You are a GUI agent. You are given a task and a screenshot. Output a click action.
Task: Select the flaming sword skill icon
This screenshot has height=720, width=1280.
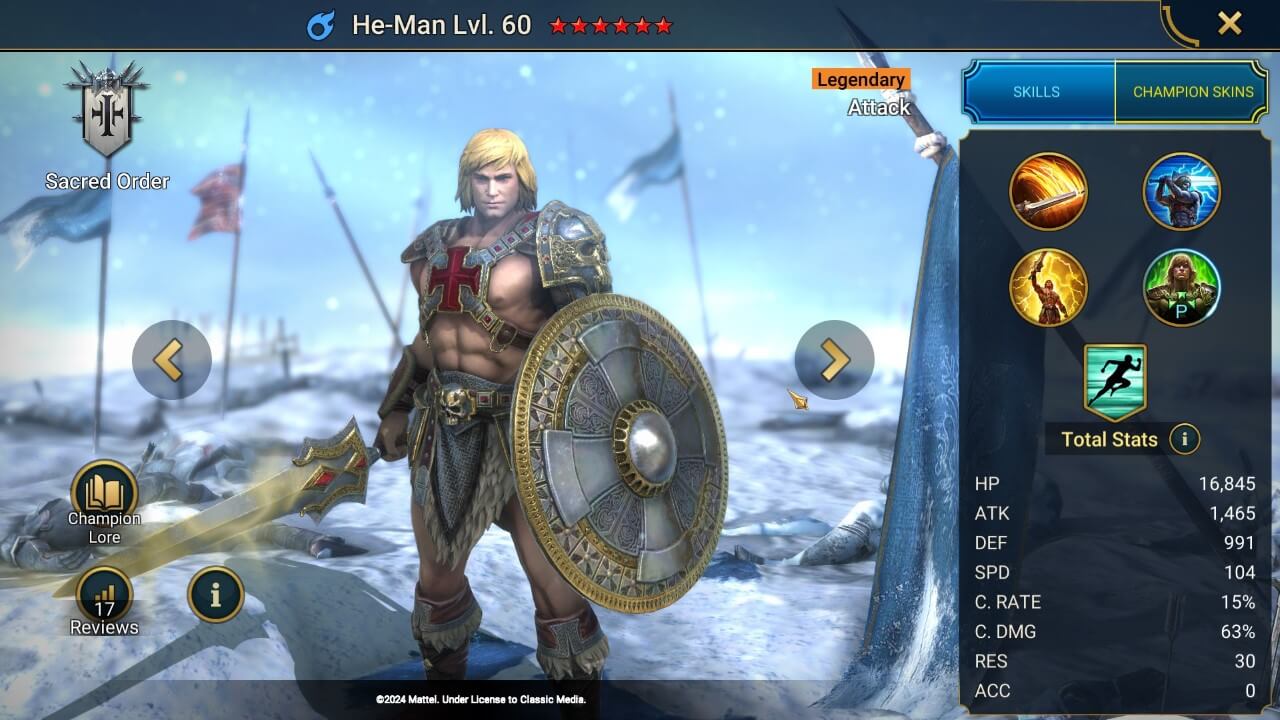[1048, 192]
